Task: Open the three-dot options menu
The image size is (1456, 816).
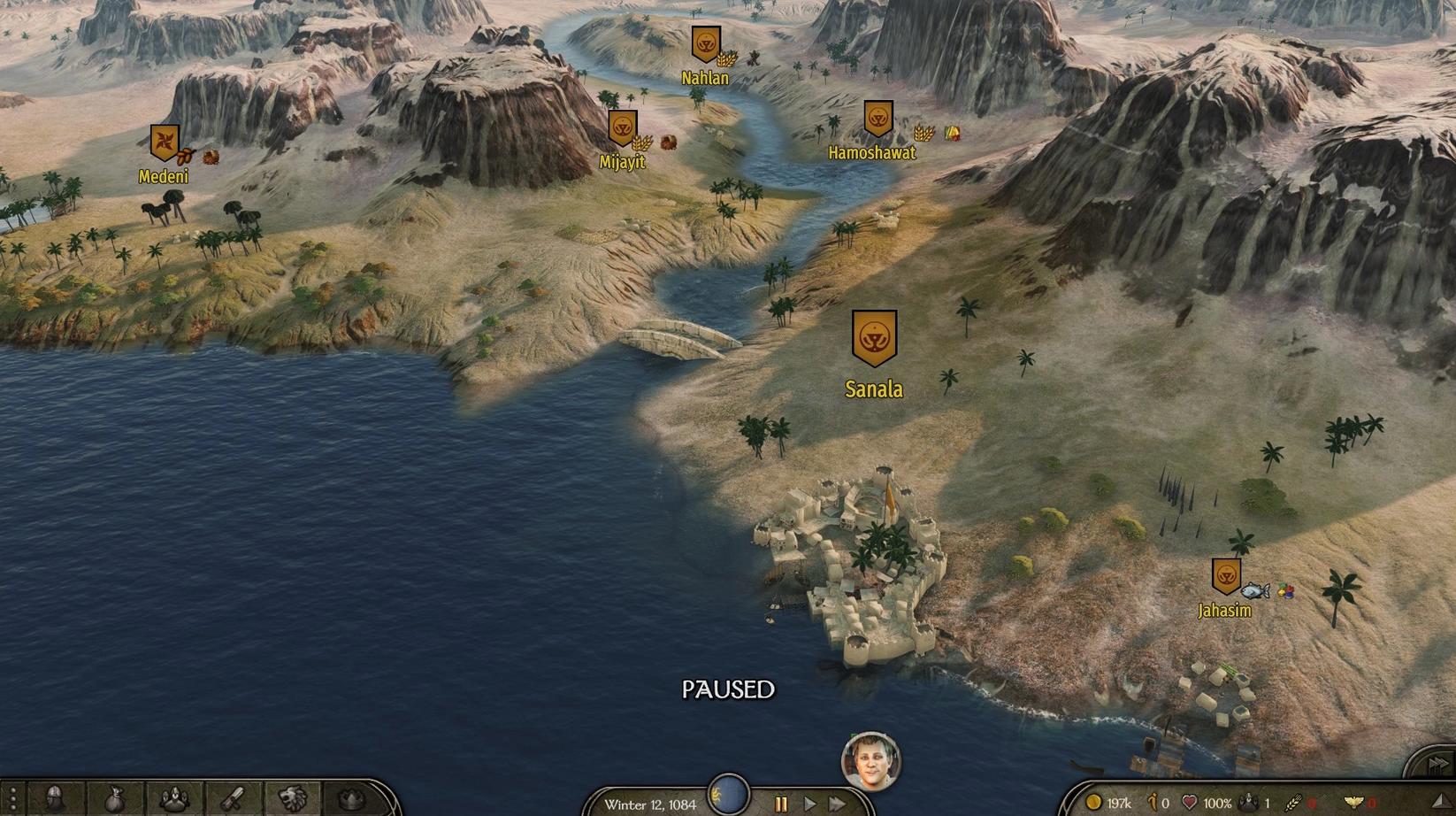Action: coord(12,800)
